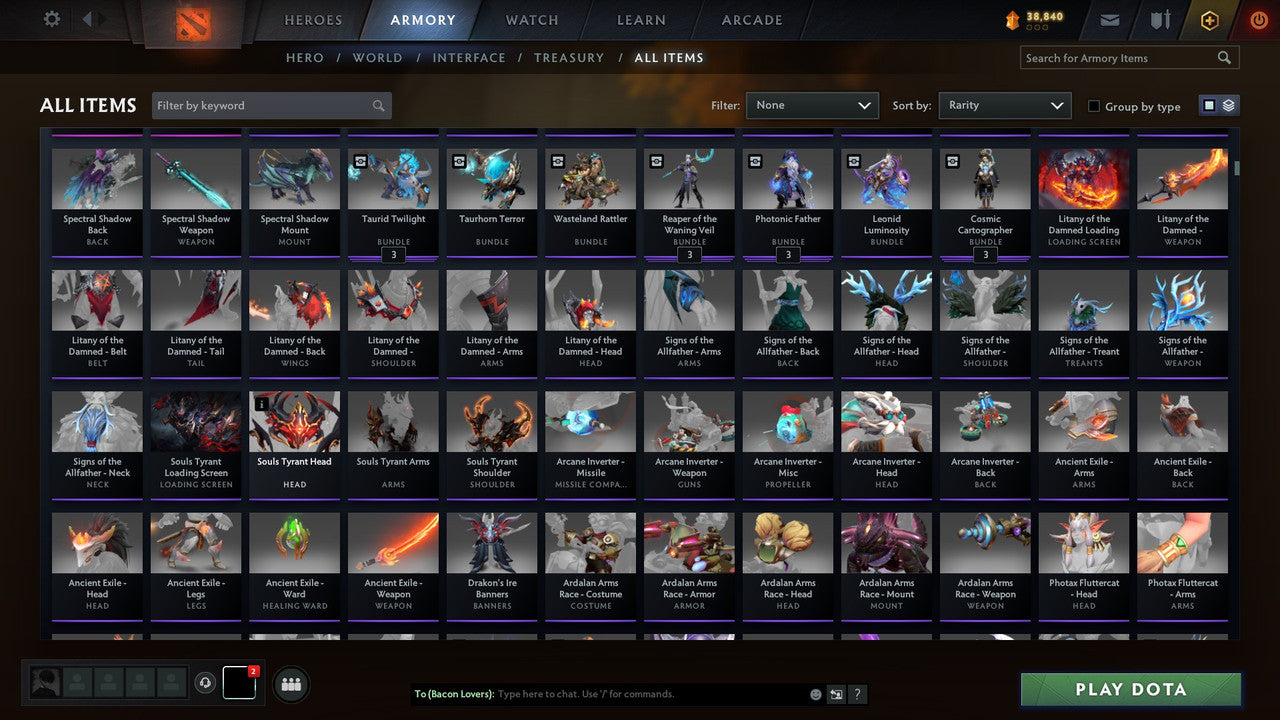
Task: Click the battle pass shards gem icon
Action: click(1013, 17)
